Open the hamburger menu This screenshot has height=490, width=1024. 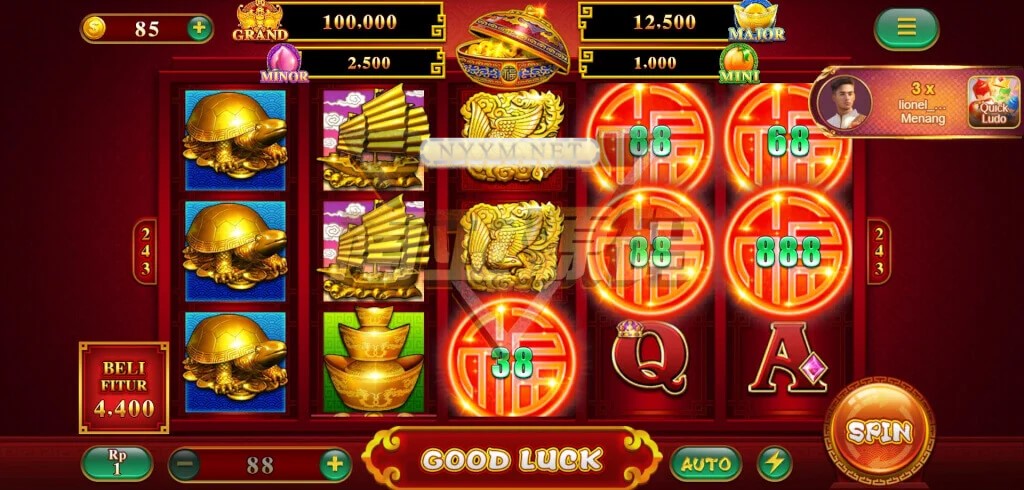[x=906, y=28]
